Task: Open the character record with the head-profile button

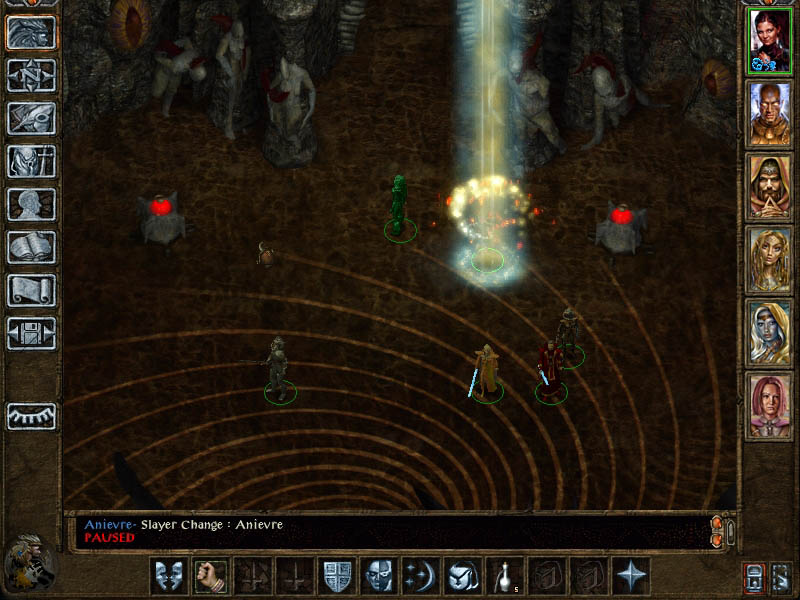Action: click(x=31, y=204)
